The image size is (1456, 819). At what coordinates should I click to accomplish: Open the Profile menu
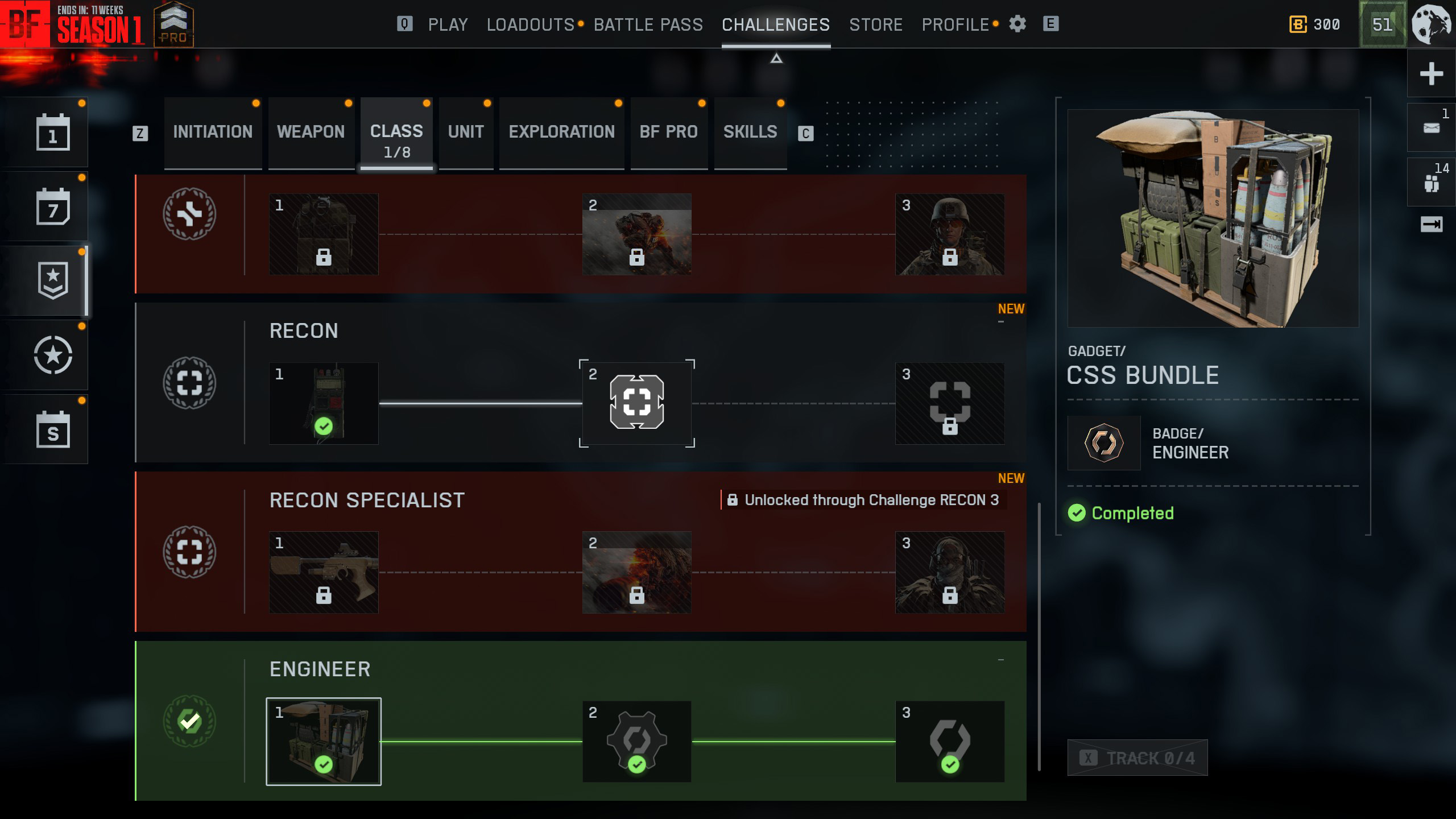pyautogui.click(x=955, y=24)
